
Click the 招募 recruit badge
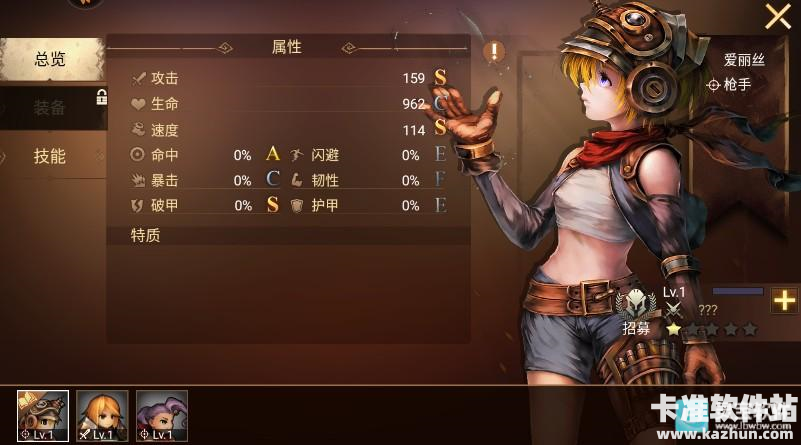click(x=636, y=309)
